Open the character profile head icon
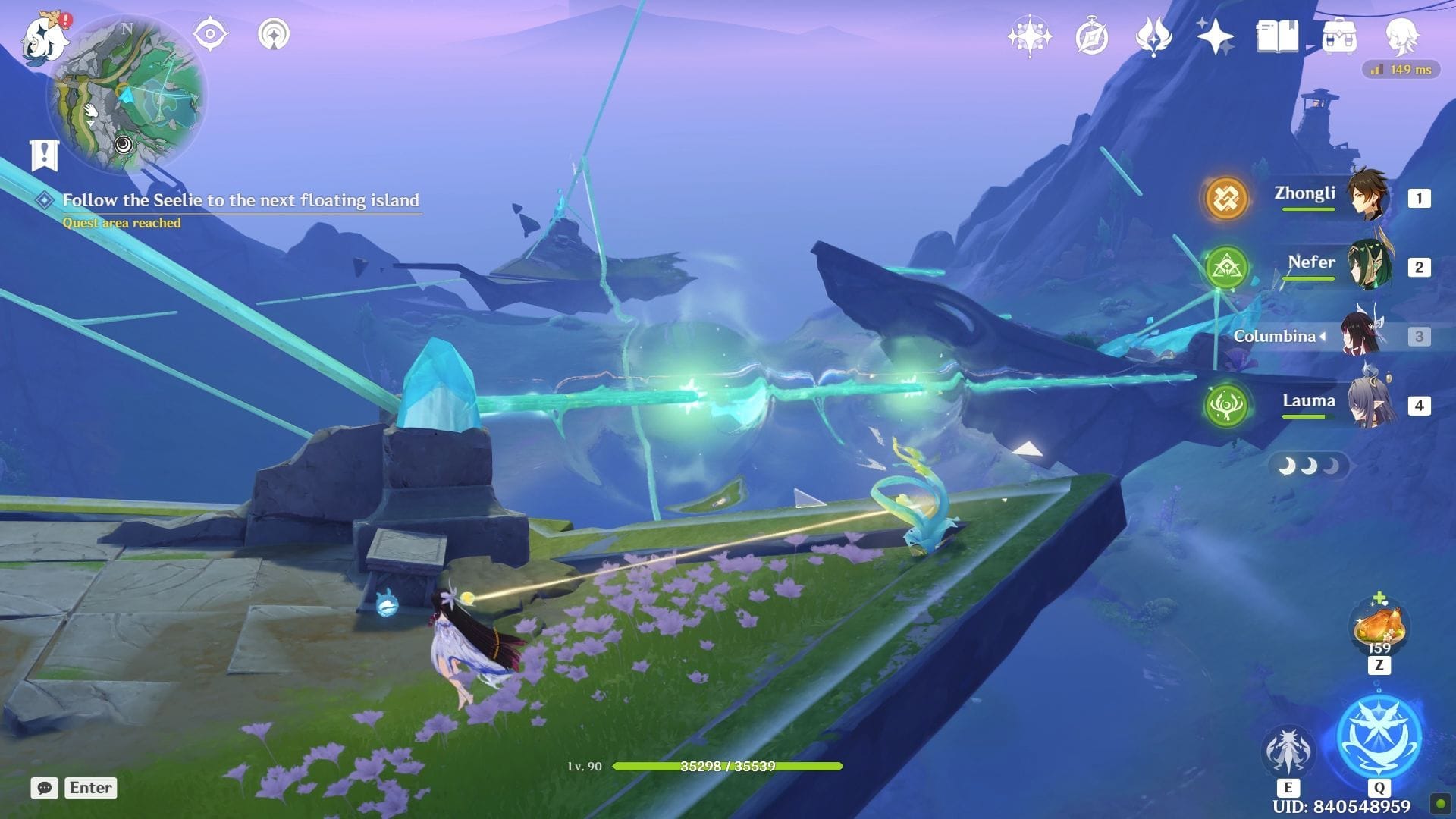The height and width of the screenshot is (819, 1456). coord(1401,36)
